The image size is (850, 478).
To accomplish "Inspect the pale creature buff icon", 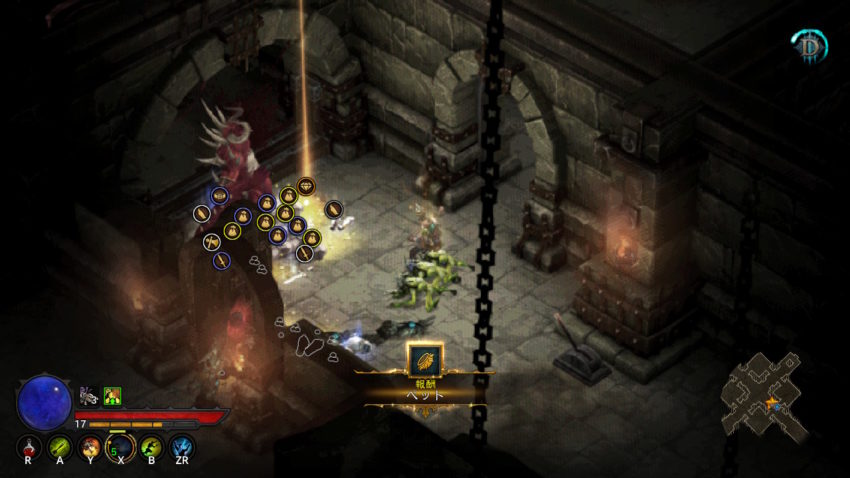I will (88, 397).
